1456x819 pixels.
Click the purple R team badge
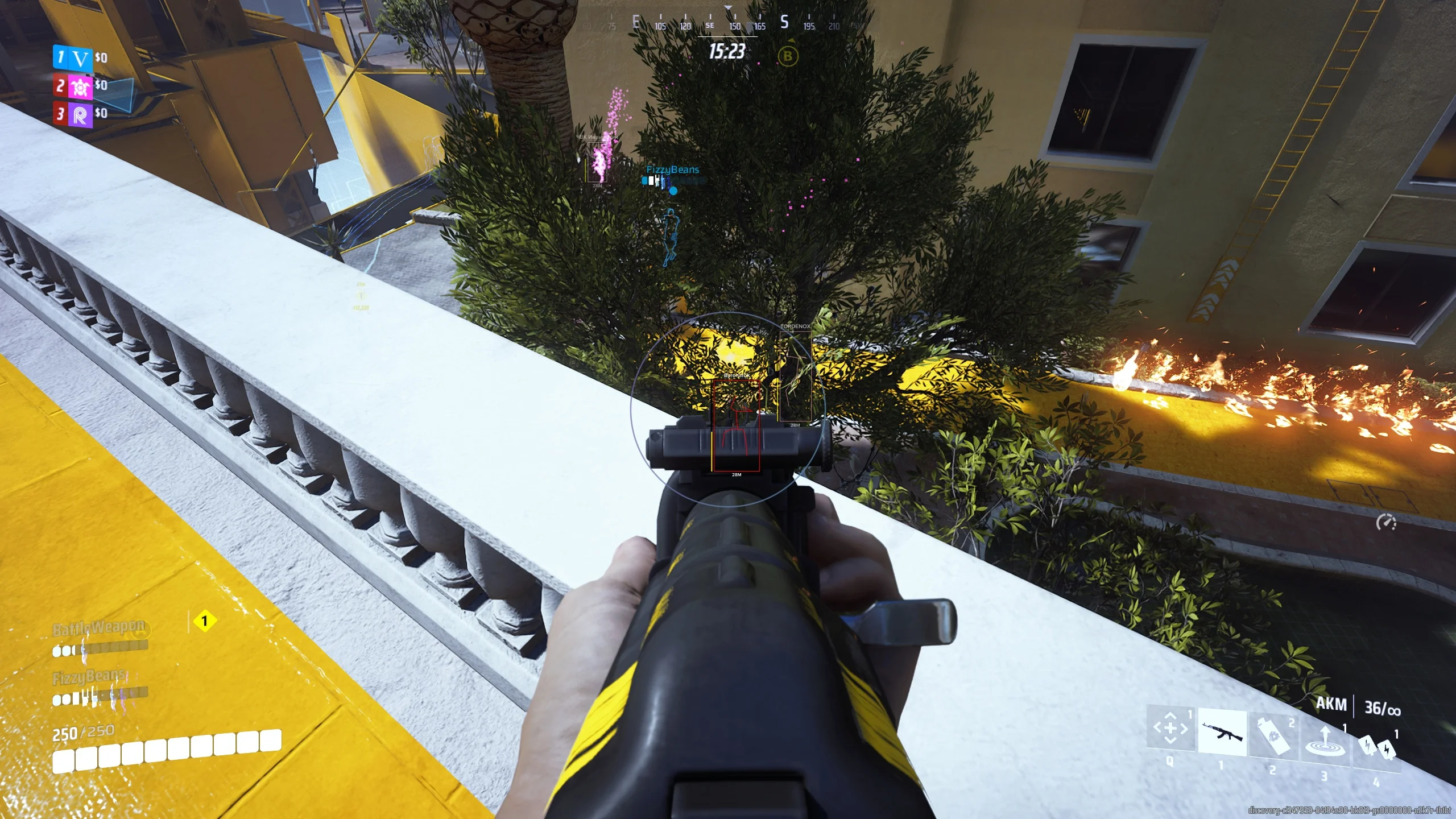(x=81, y=115)
